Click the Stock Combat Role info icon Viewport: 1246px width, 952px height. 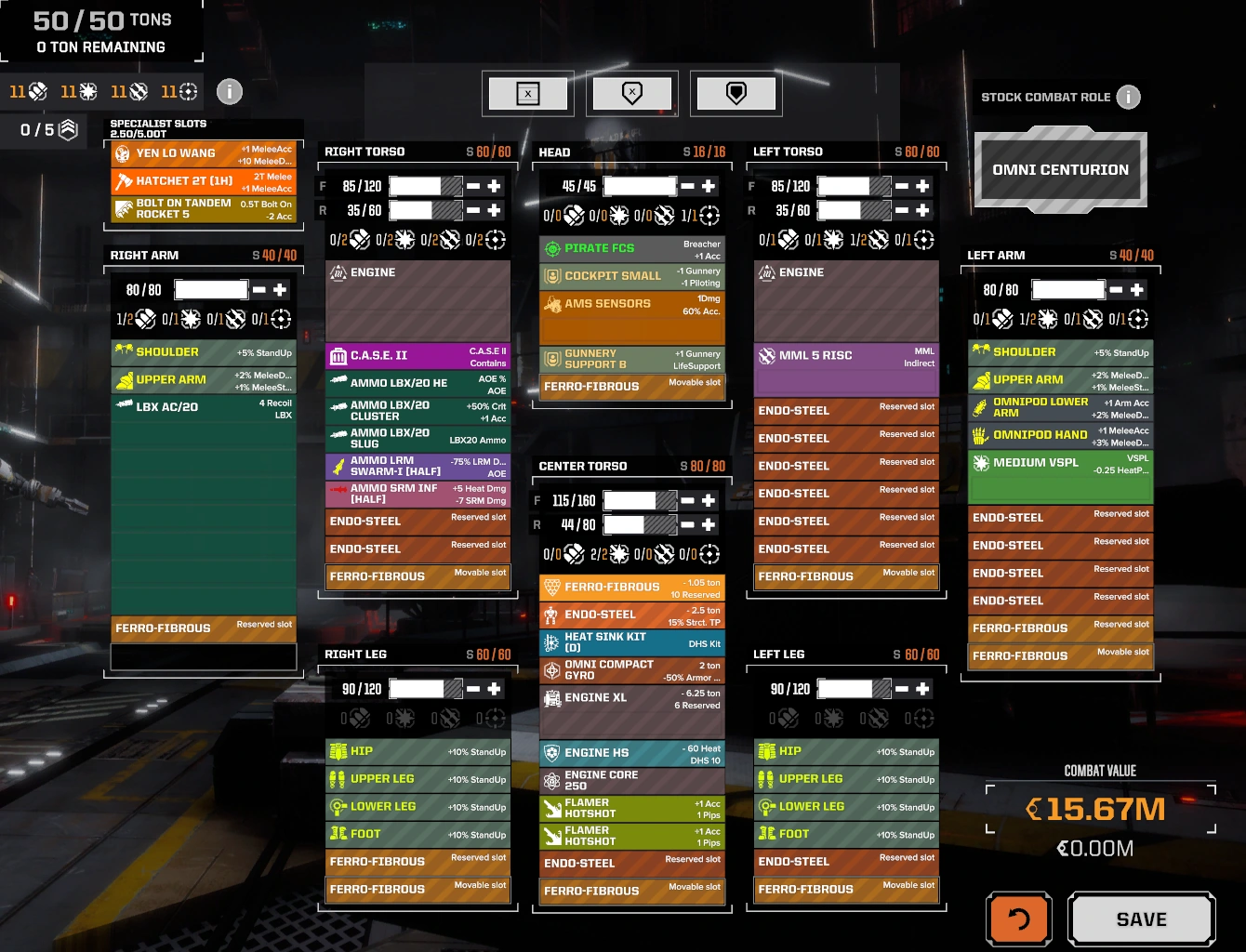[1129, 97]
